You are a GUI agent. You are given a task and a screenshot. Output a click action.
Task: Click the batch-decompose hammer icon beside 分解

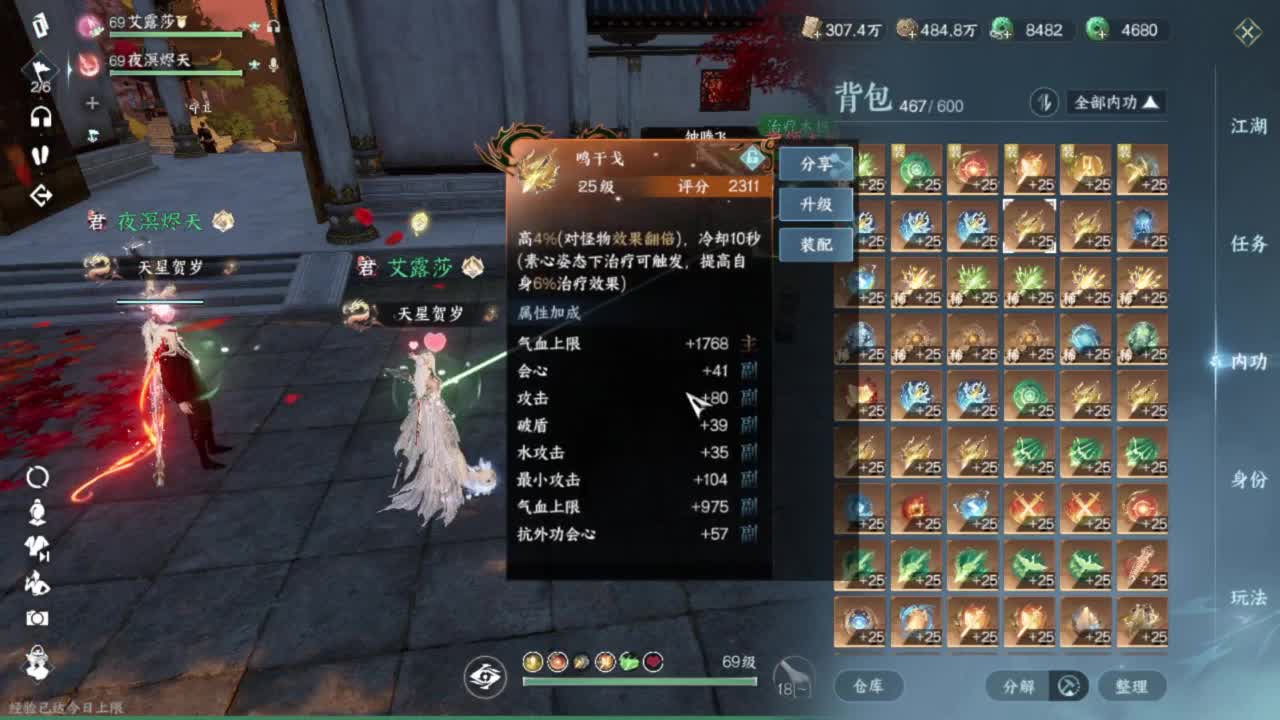point(1068,686)
